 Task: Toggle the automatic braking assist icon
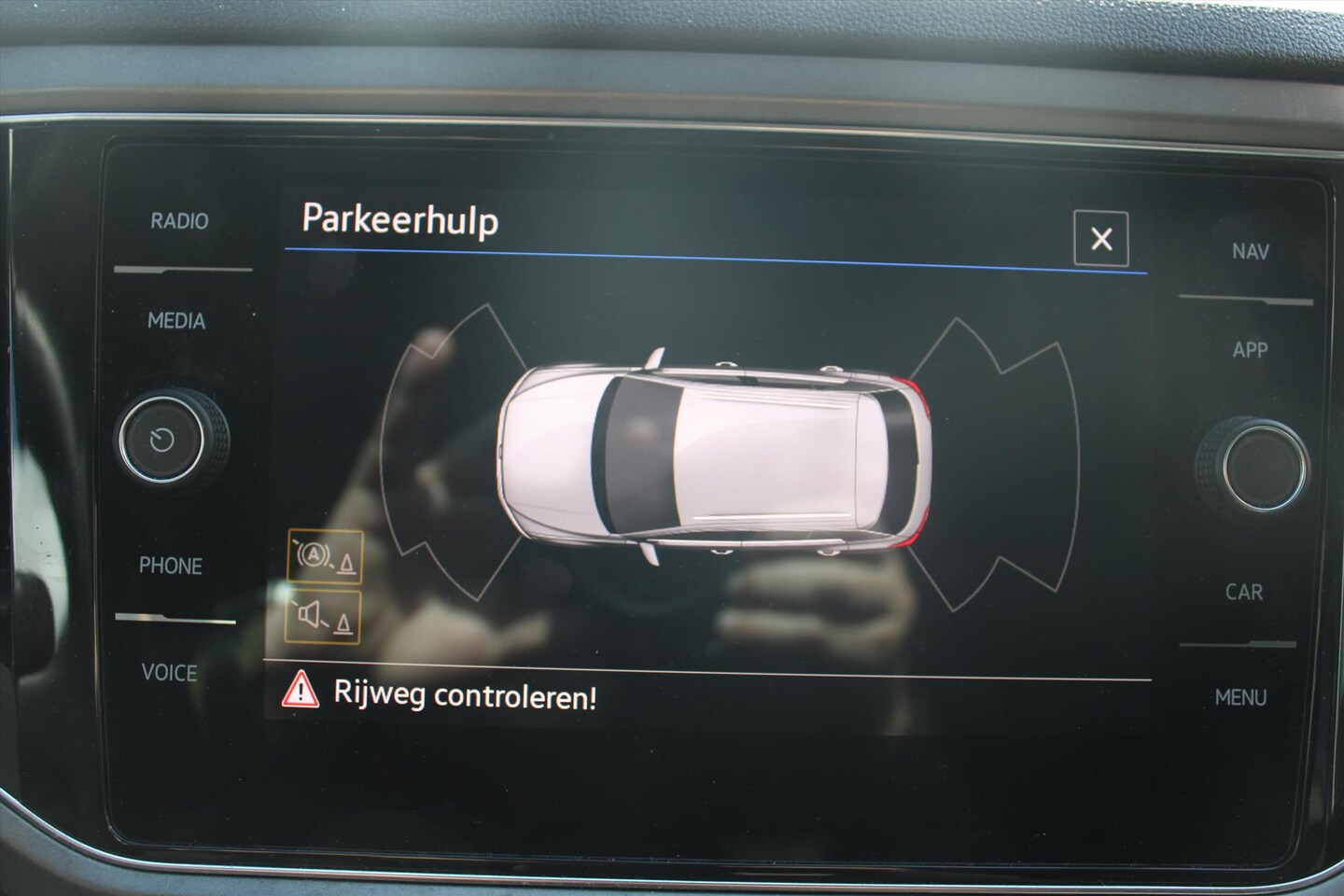[324, 558]
